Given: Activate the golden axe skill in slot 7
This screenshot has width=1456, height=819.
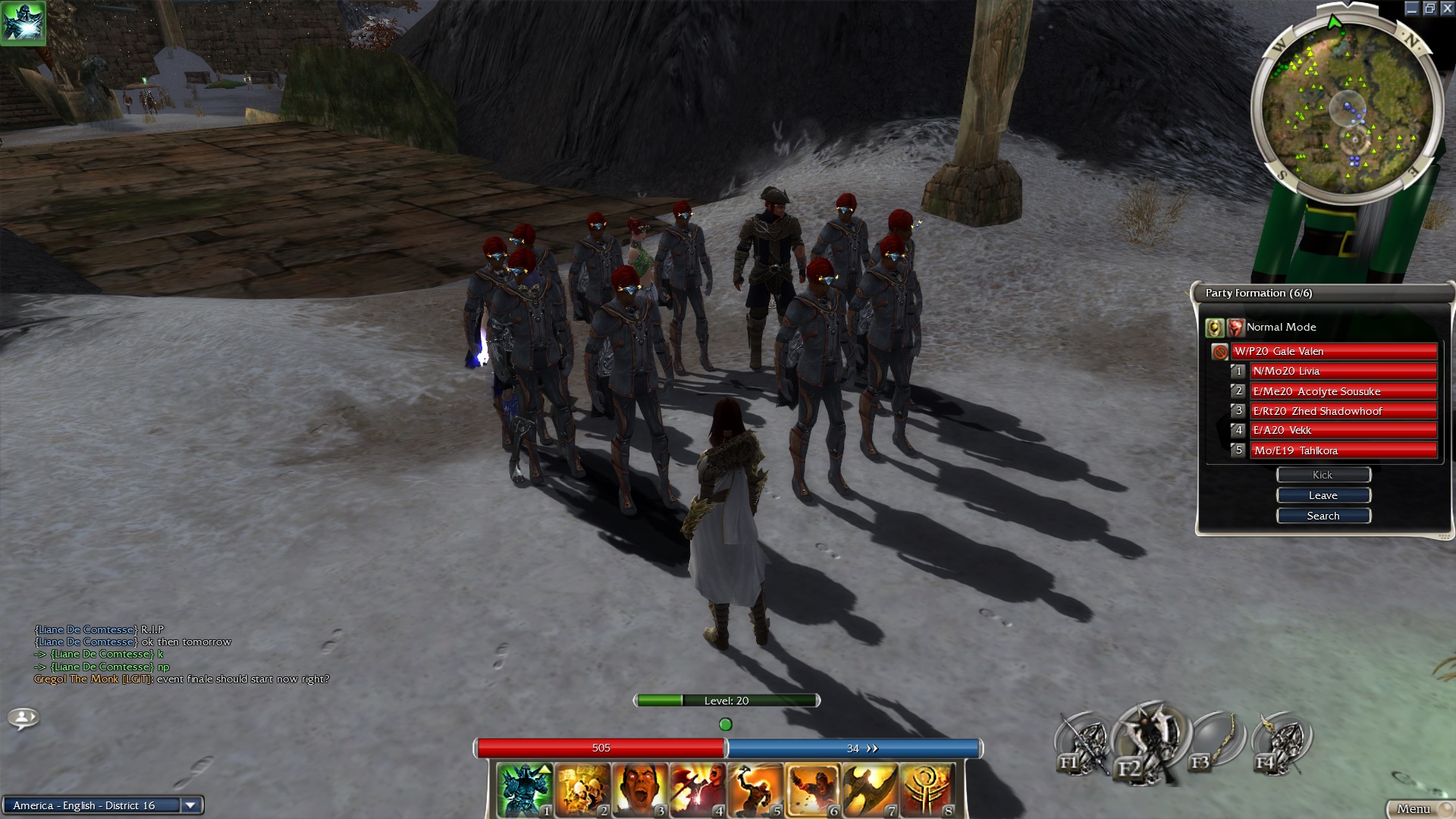Looking at the screenshot, I should point(870,790).
